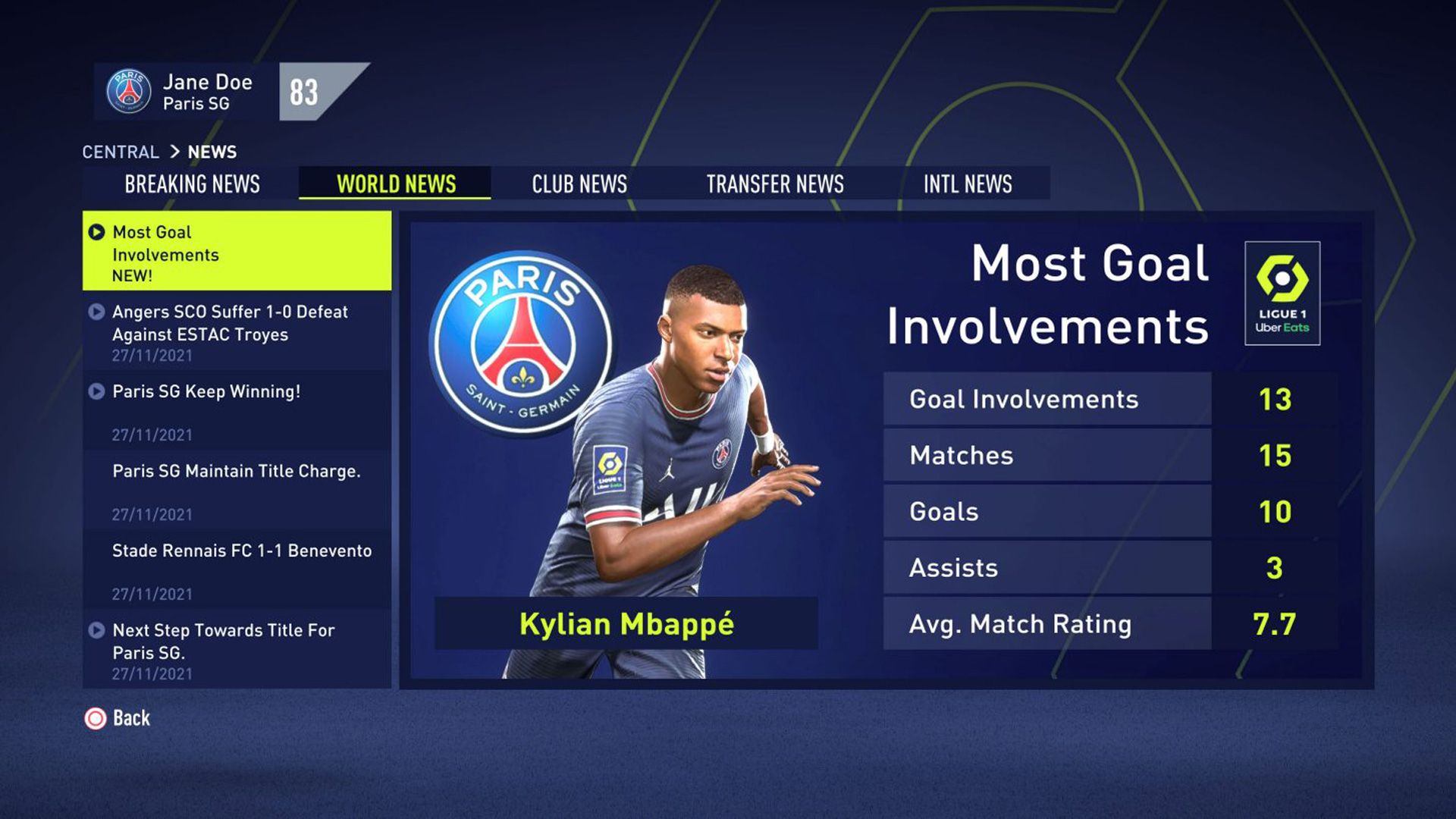Open the TRANSFER NEWS tab
The image size is (1456, 819).
[x=773, y=184]
